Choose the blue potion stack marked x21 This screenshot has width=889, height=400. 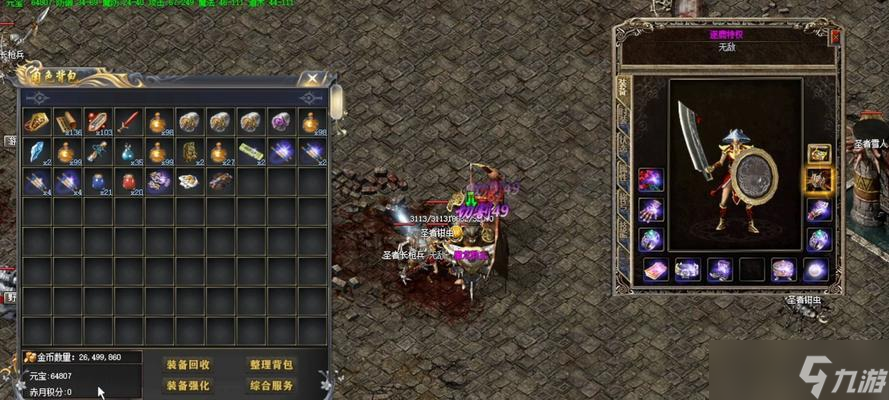[x=98, y=181]
